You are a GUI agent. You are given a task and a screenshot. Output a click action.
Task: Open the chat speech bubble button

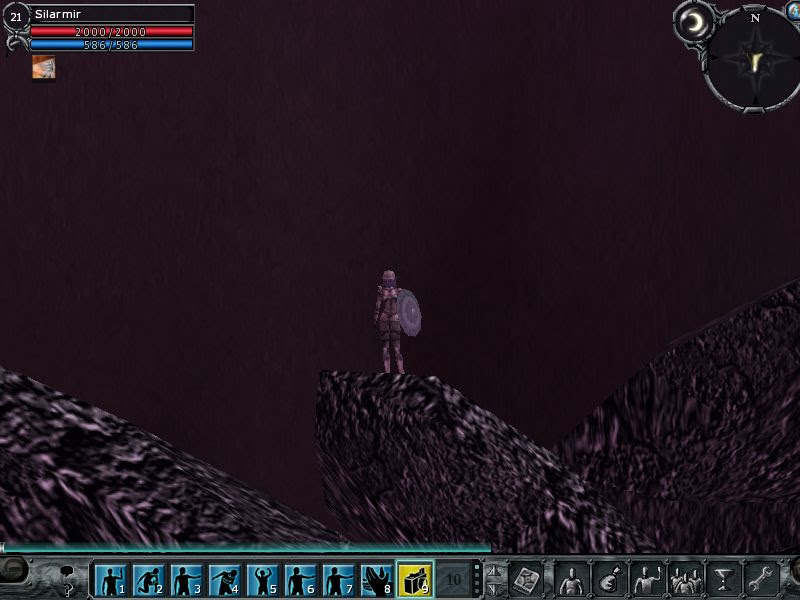coord(68,572)
